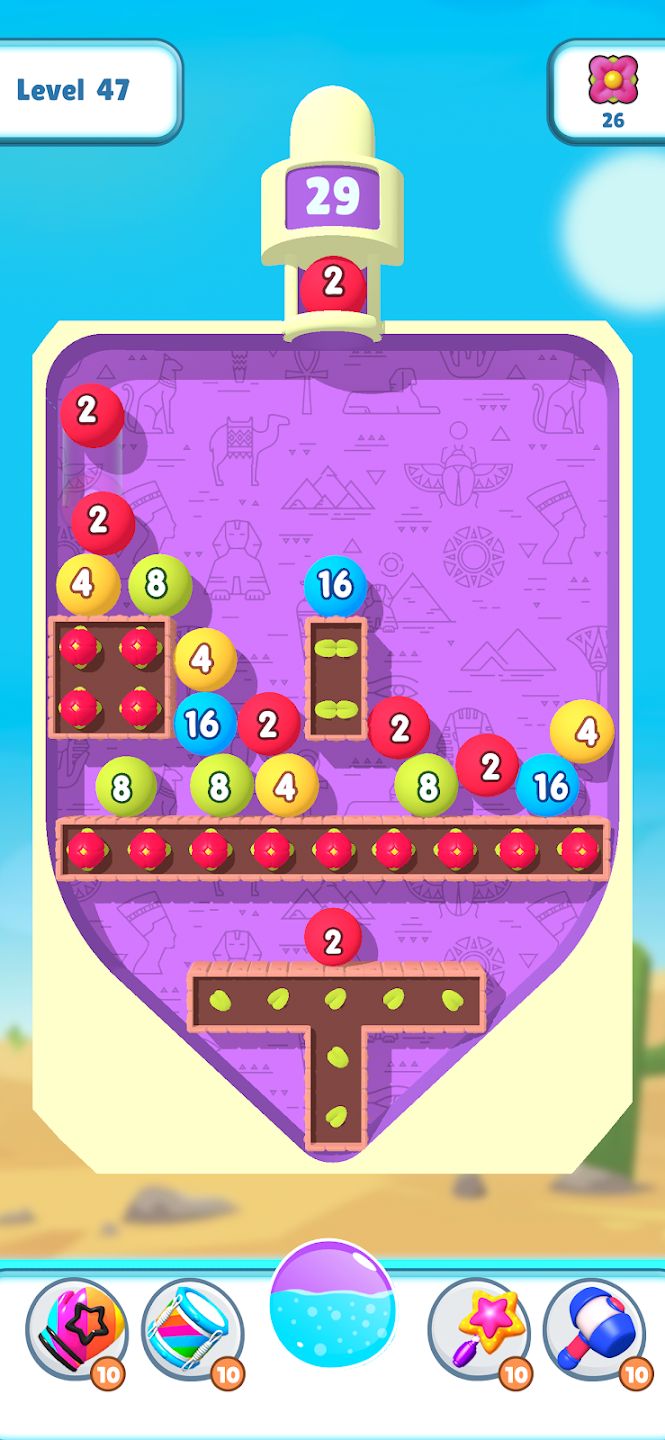665x1440 pixels.
Task: Use the rainbow star ball booster
Action: pyautogui.click(x=76, y=1329)
